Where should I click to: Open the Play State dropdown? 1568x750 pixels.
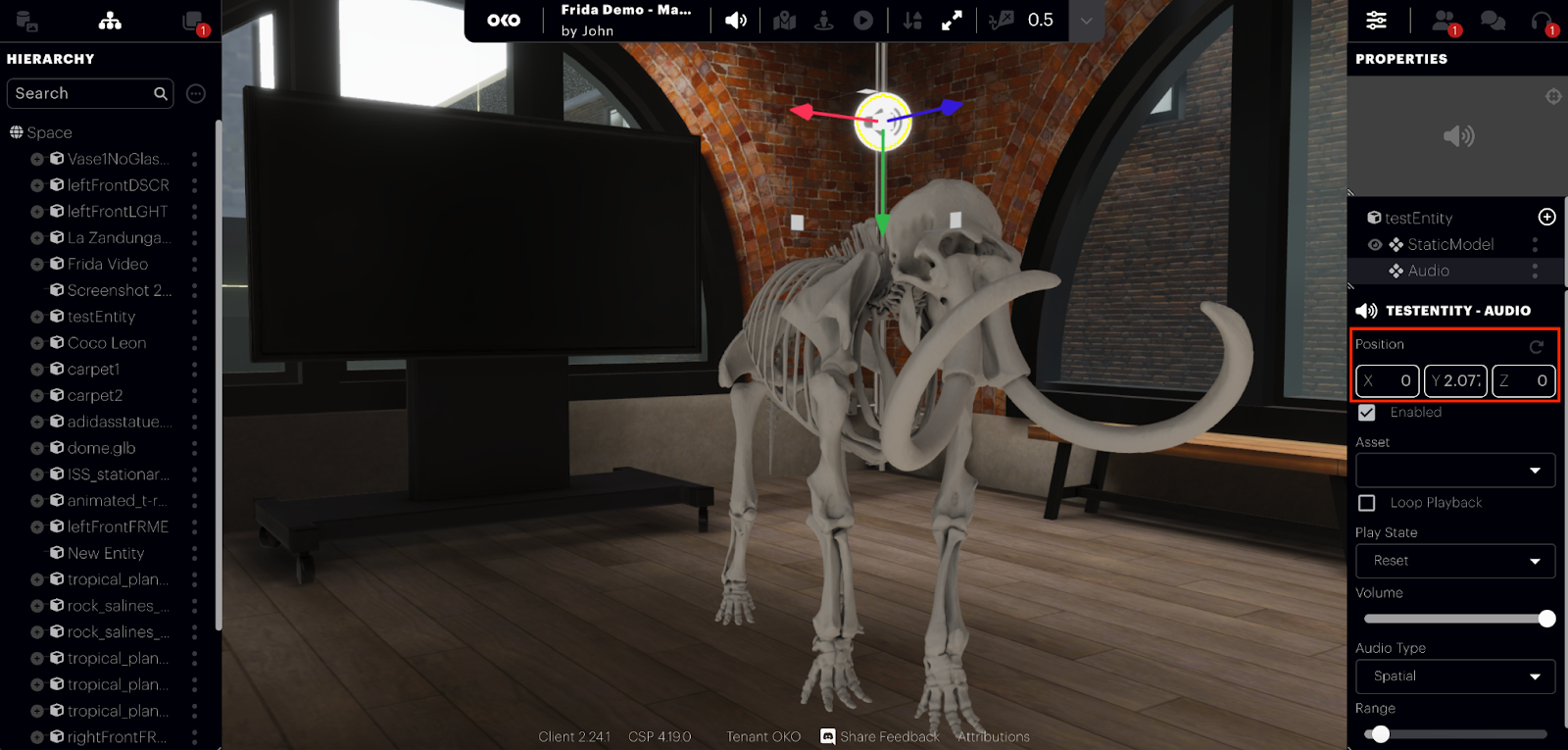click(1455, 561)
